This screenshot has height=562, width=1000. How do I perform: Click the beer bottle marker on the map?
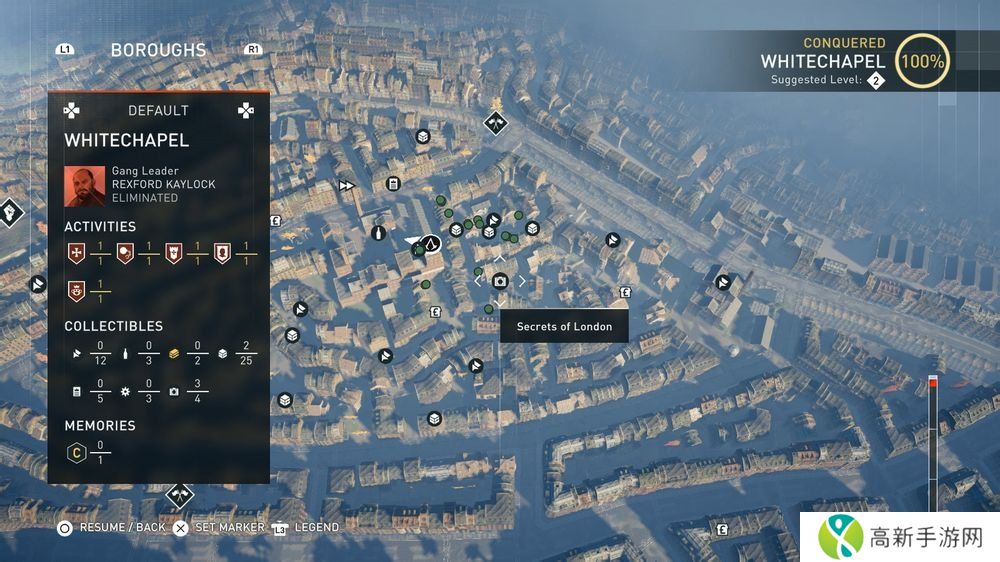click(378, 233)
